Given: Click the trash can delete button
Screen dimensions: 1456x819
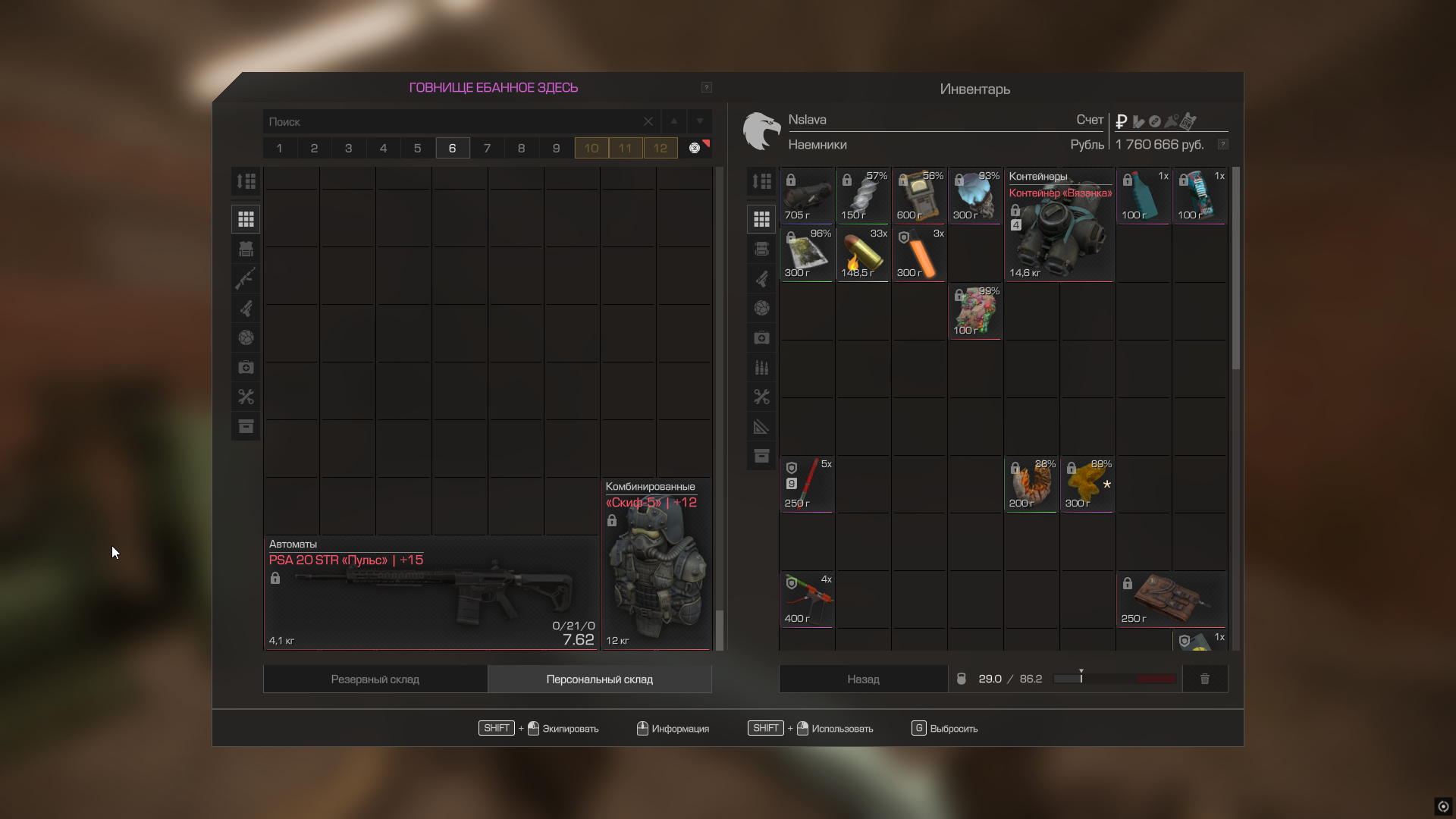Looking at the screenshot, I should coord(1205,679).
